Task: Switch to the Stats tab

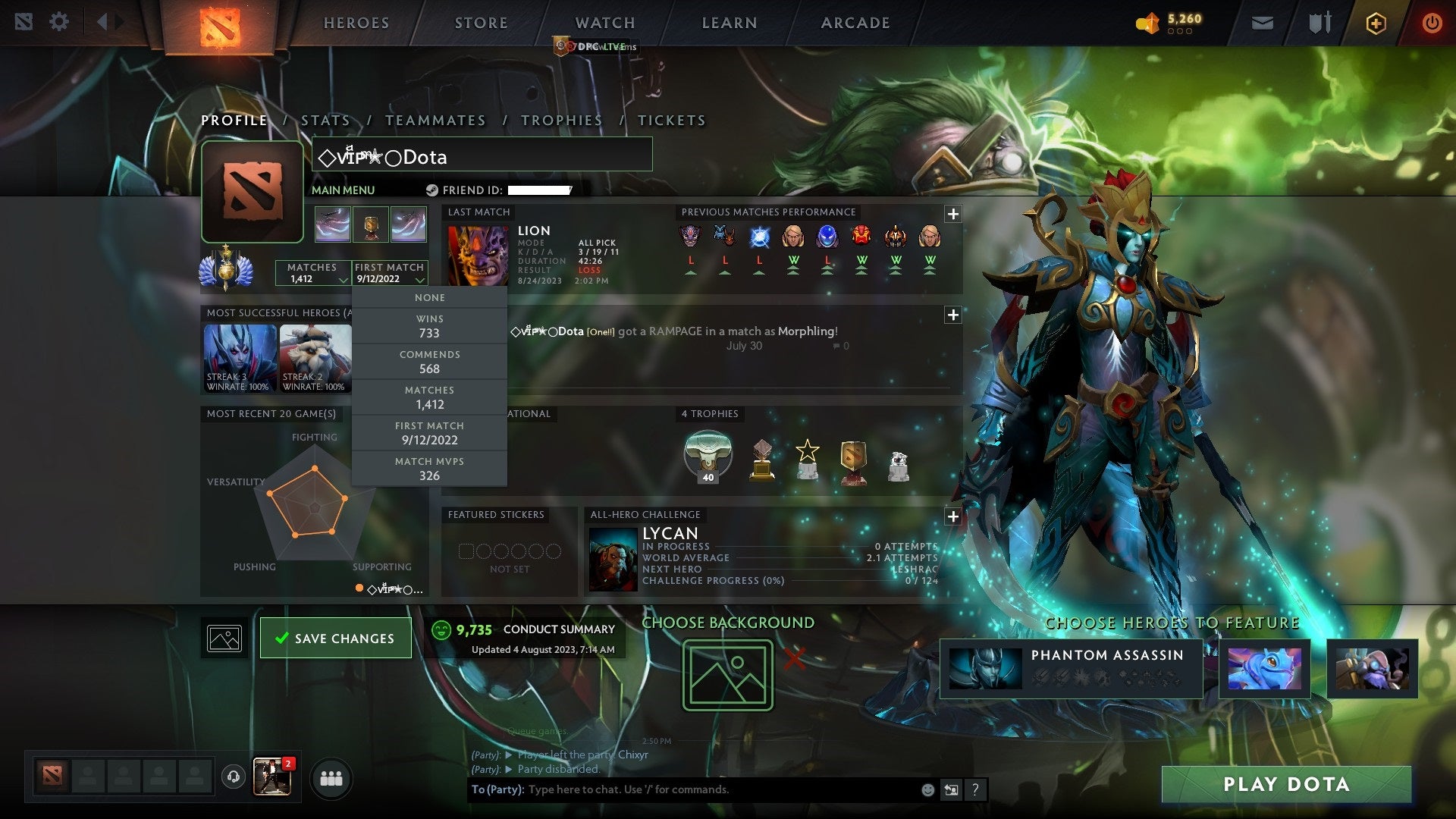Action: click(x=325, y=121)
